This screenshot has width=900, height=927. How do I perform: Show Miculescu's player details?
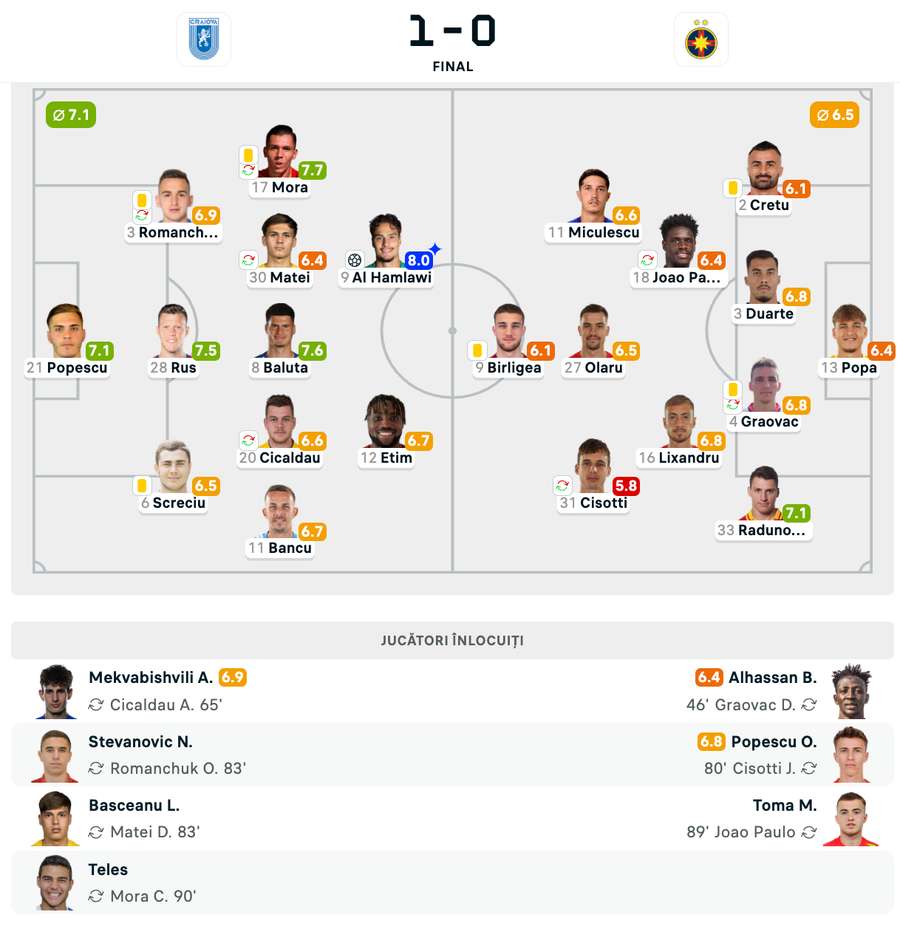click(x=593, y=197)
